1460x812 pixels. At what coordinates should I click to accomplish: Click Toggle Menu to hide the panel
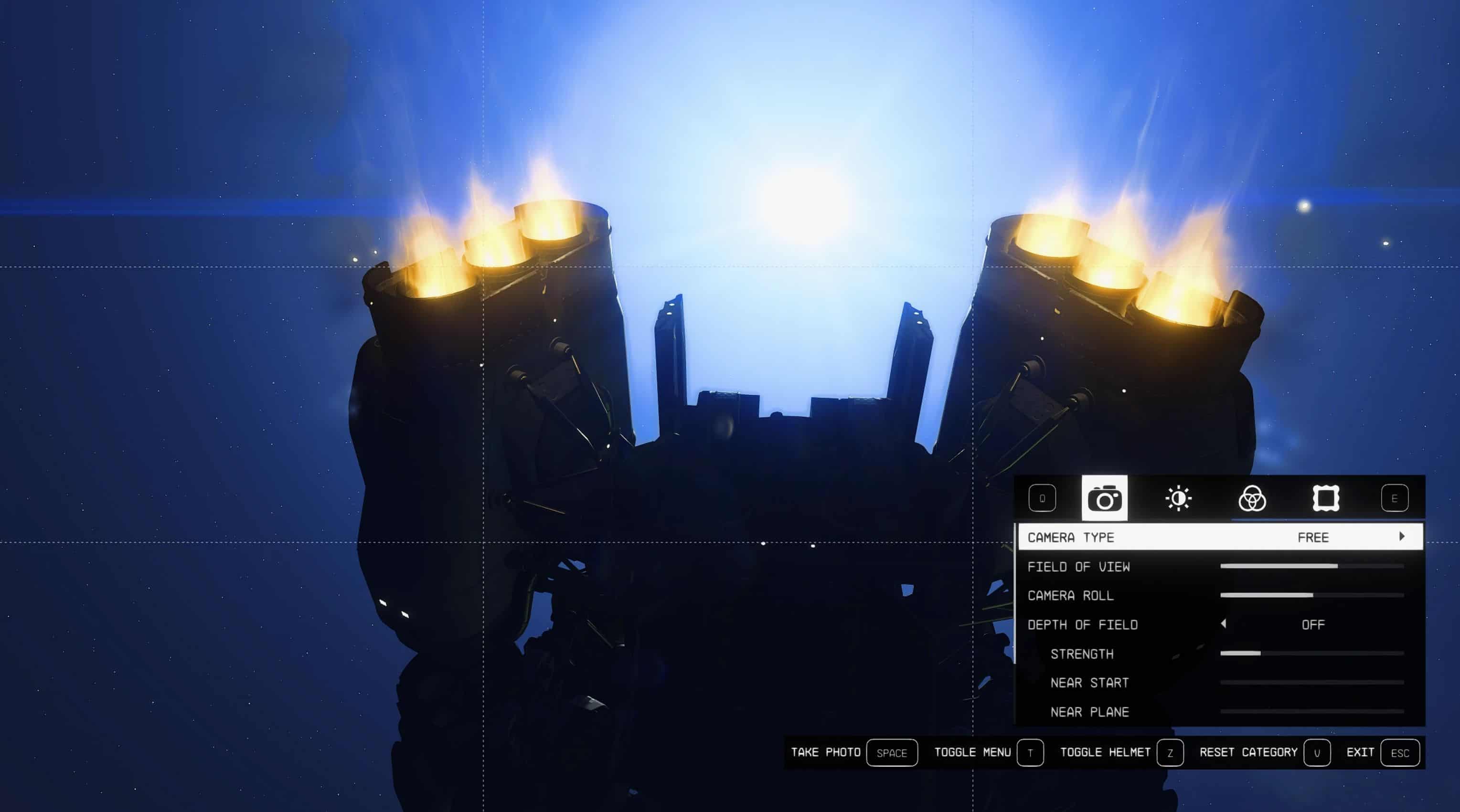click(1030, 753)
